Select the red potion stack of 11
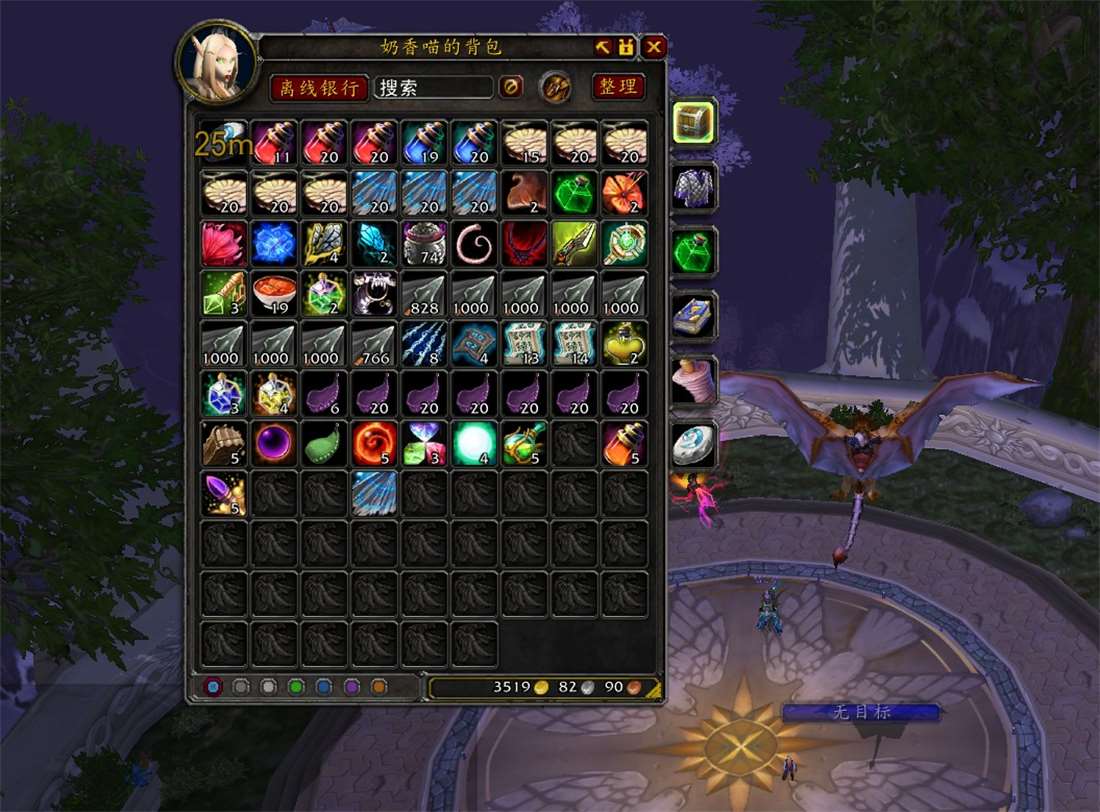The image size is (1100, 812). [x=274, y=144]
